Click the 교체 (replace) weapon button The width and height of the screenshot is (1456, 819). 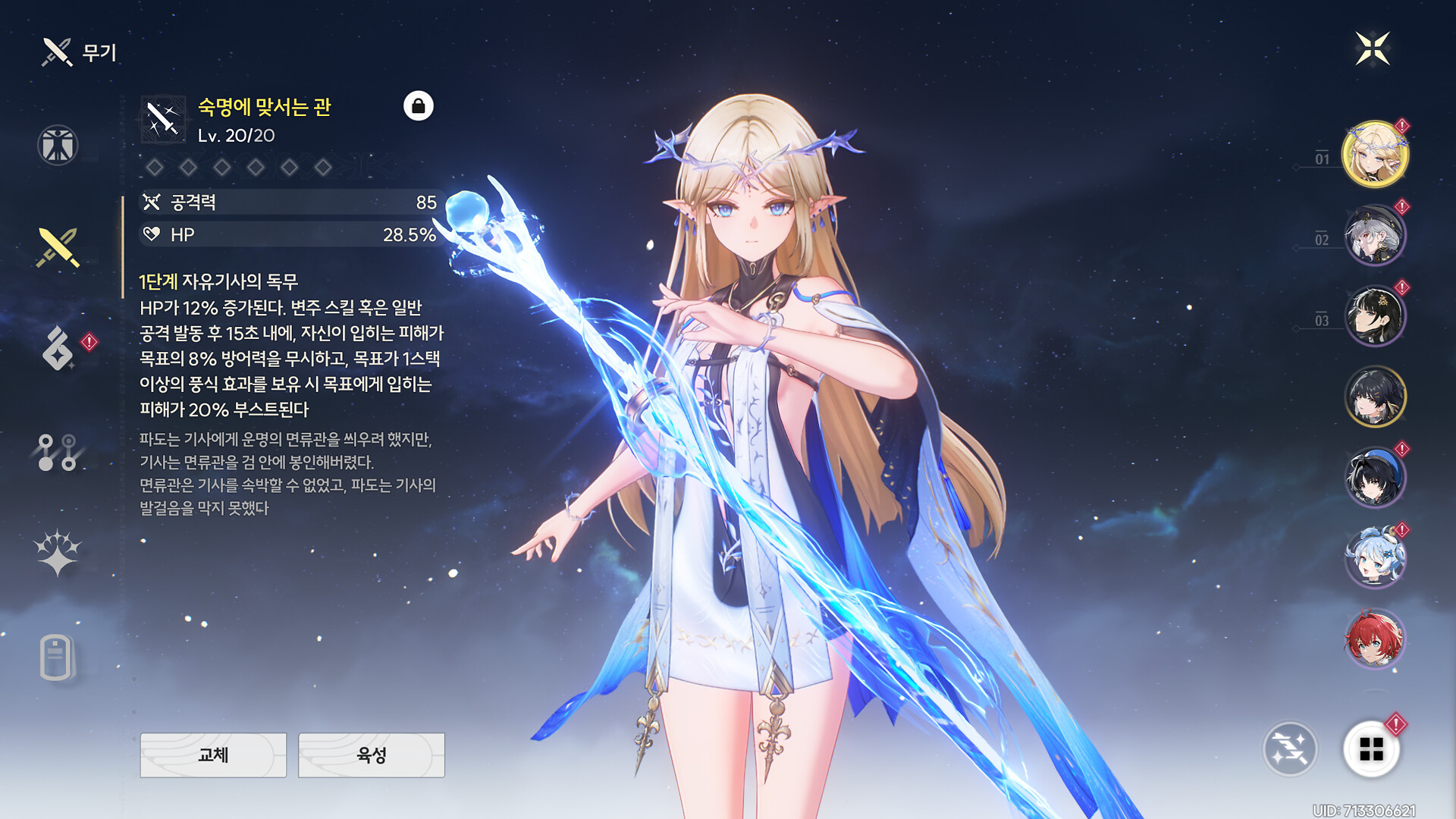(213, 755)
